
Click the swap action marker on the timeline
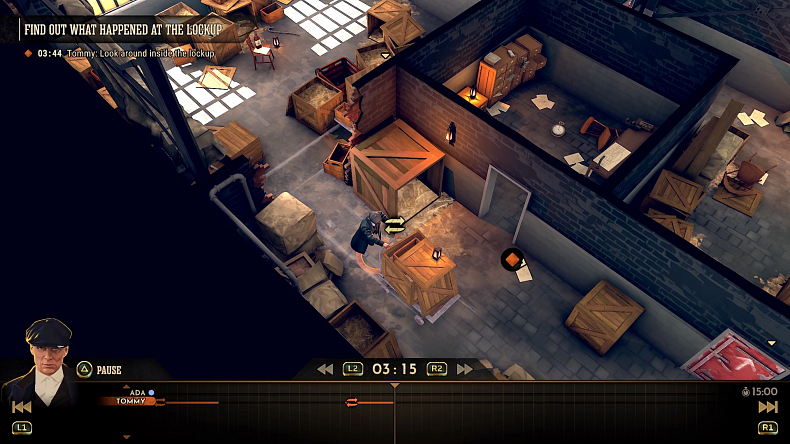[351, 403]
